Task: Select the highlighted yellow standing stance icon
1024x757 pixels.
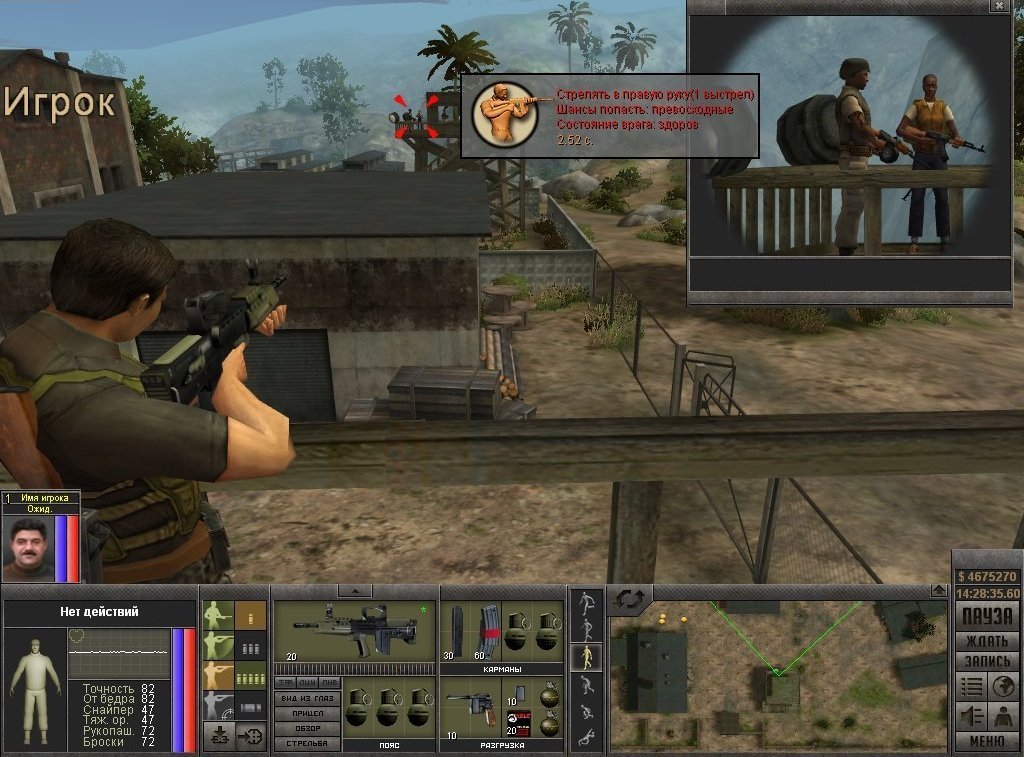Action: (x=585, y=657)
